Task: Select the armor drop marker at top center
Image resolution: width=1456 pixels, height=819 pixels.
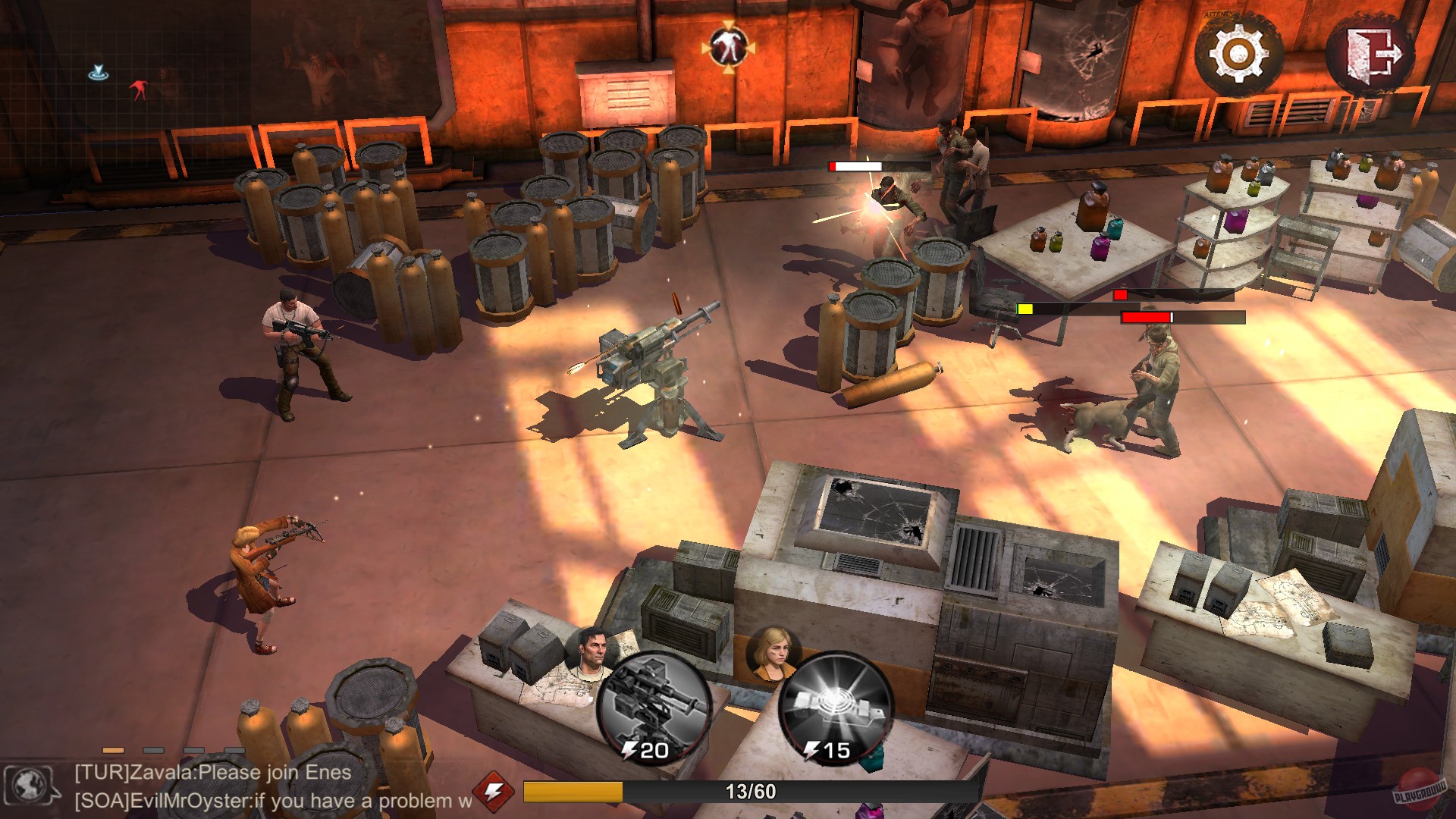Action: point(727,47)
